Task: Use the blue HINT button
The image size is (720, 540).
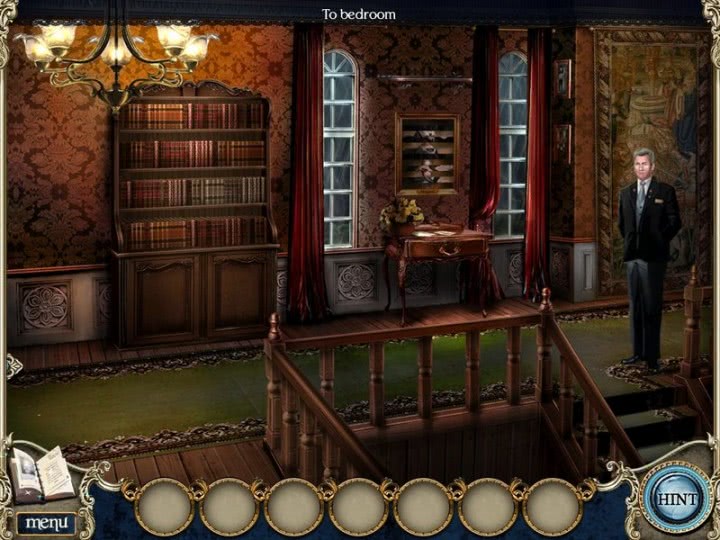Action: pyautogui.click(x=676, y=497)
